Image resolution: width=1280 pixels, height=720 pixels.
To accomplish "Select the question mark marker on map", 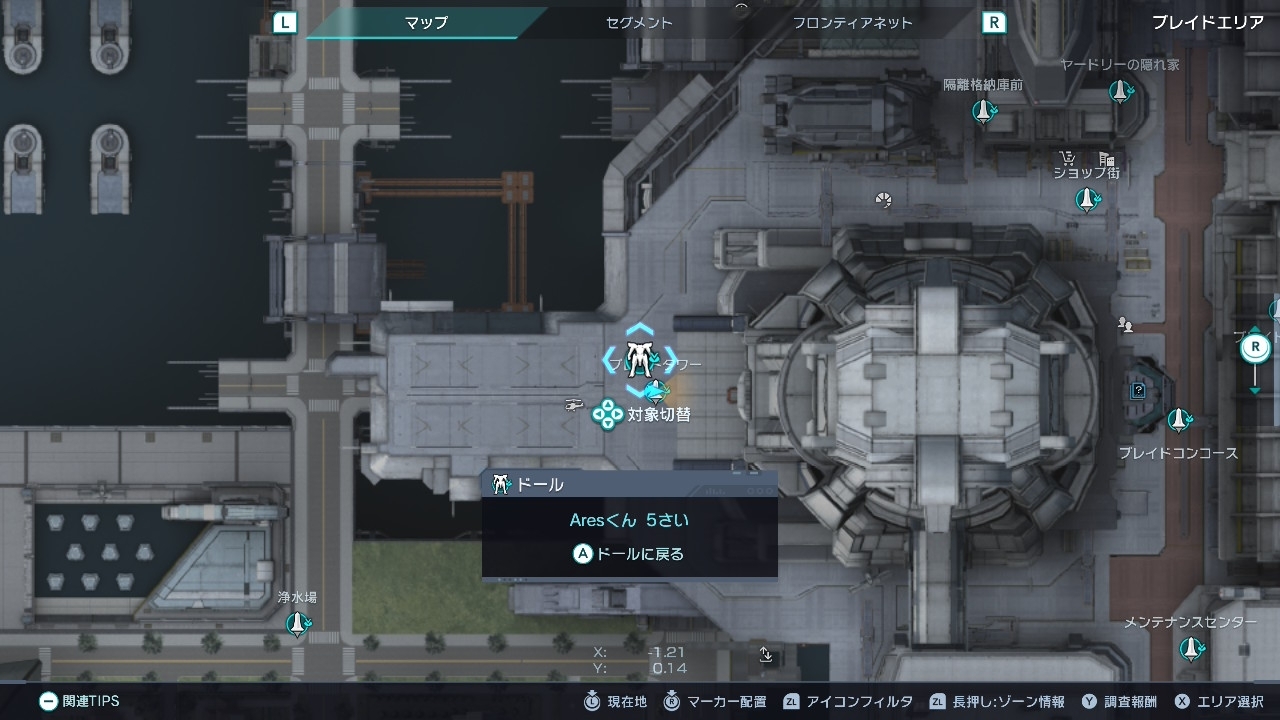I will [x=1138, y=391].
